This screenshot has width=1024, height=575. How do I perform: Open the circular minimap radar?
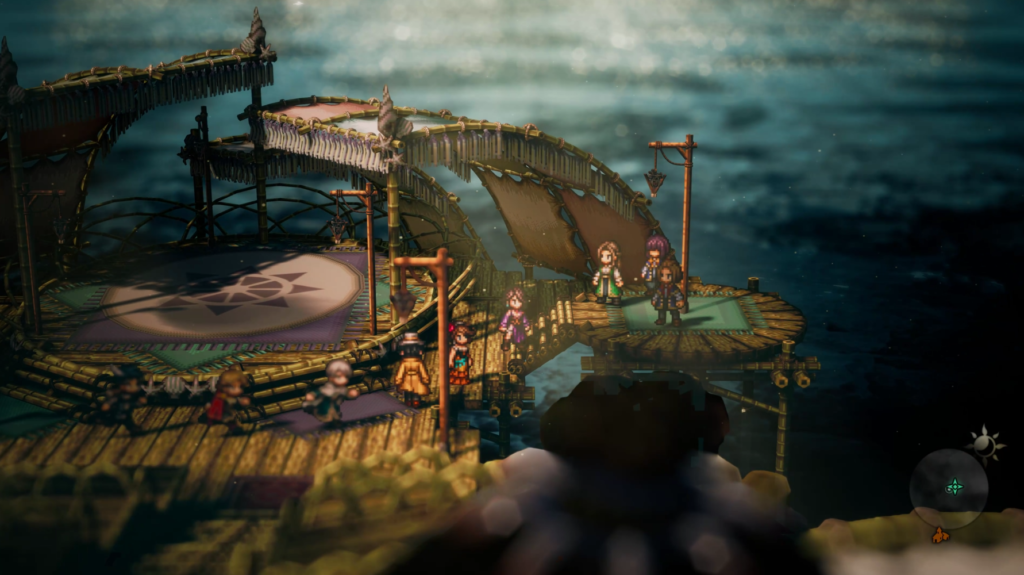(948, 488)
